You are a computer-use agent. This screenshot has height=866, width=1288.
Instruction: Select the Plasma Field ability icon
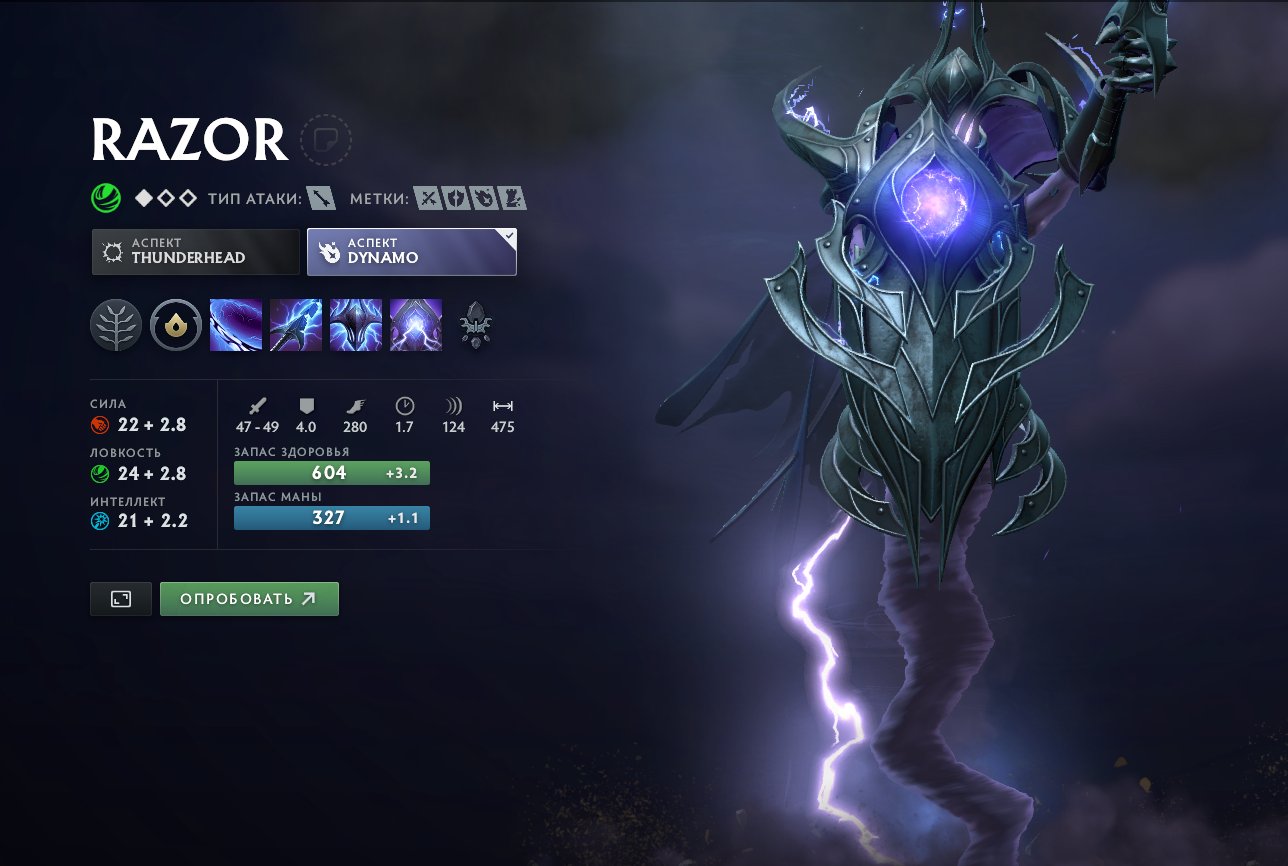(x=236, y=324)
